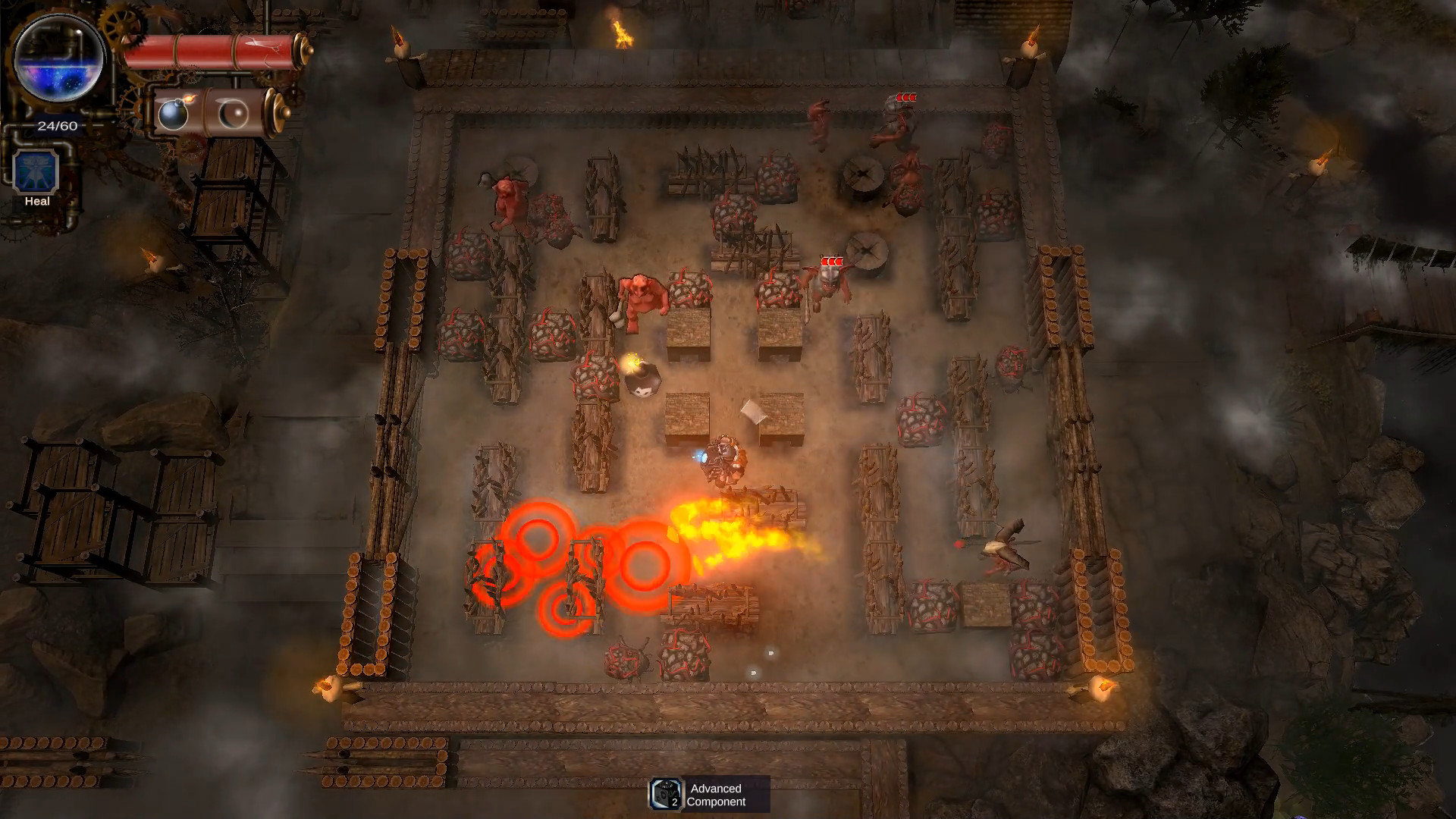Choose the dark sphere bomb slot
1456x819 pixels.
[x=233, y=114]
